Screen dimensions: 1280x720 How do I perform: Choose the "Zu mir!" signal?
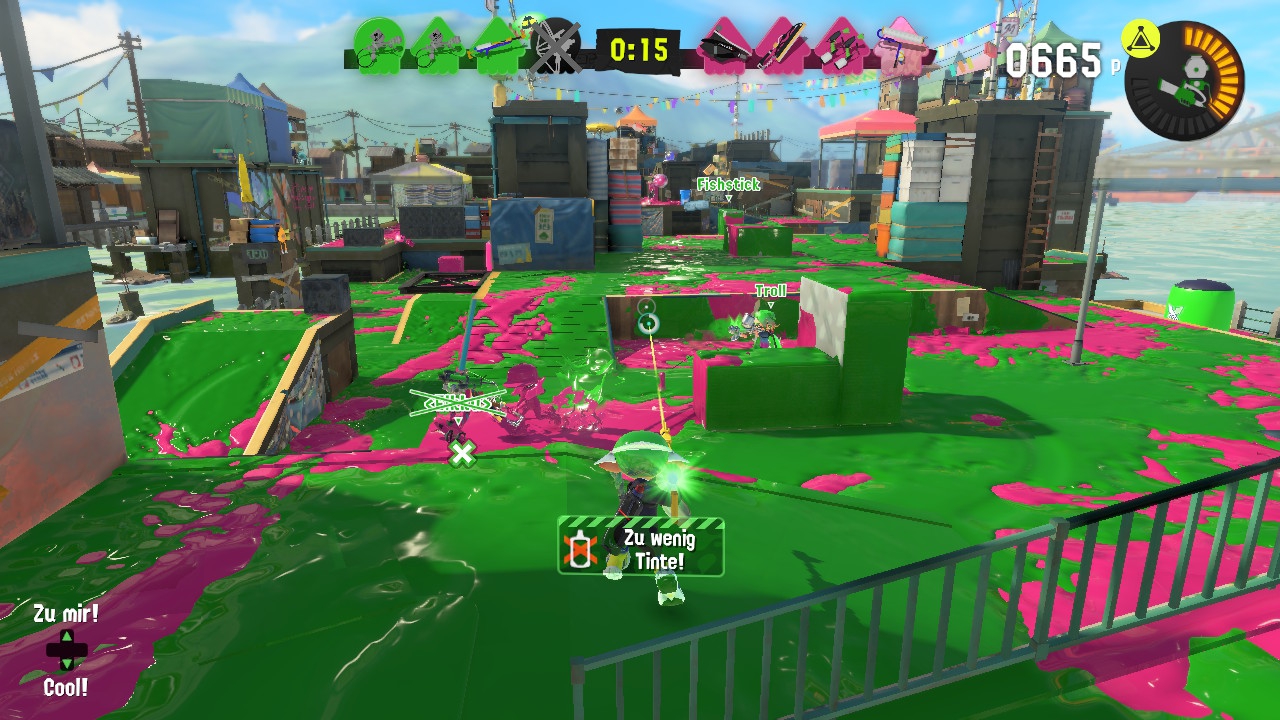[x=65, y=614]
